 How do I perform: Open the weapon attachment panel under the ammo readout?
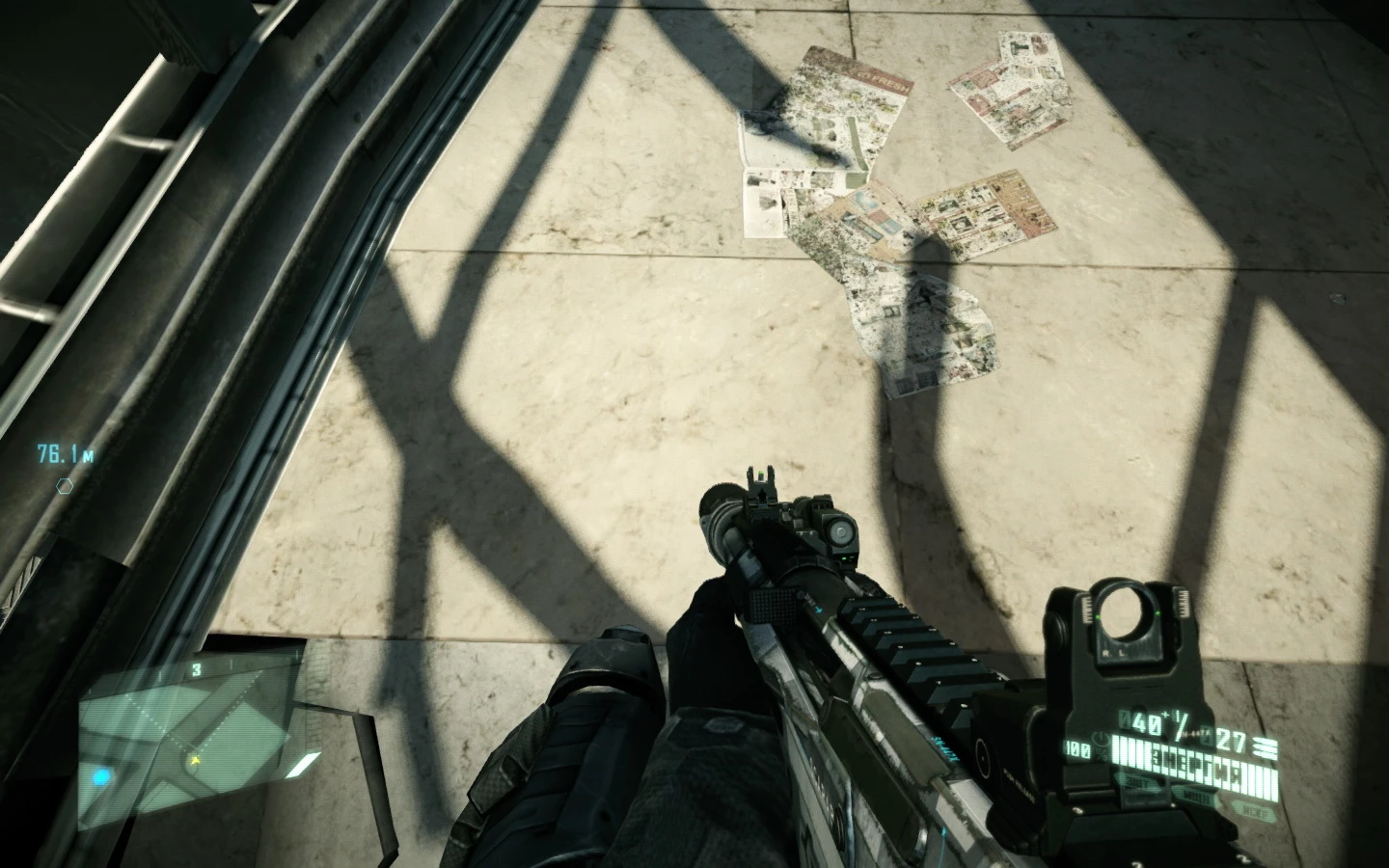click(1197, 795)
